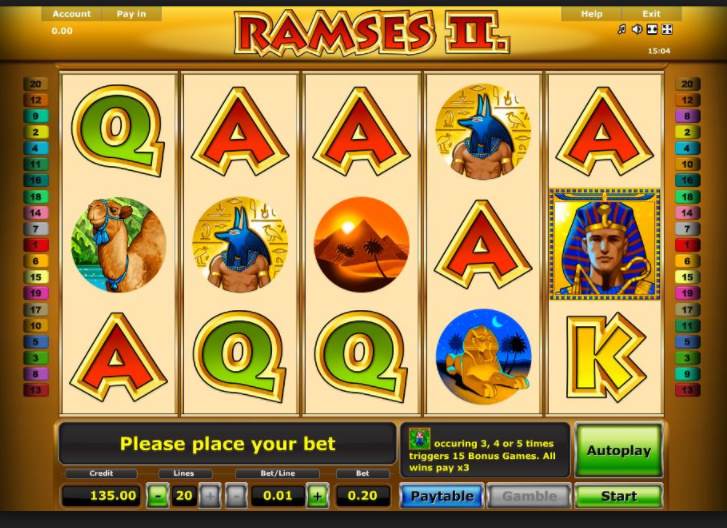Click the fullscreen four-arrows icon
The image size is (727, 528).
[x=667, y=30]
